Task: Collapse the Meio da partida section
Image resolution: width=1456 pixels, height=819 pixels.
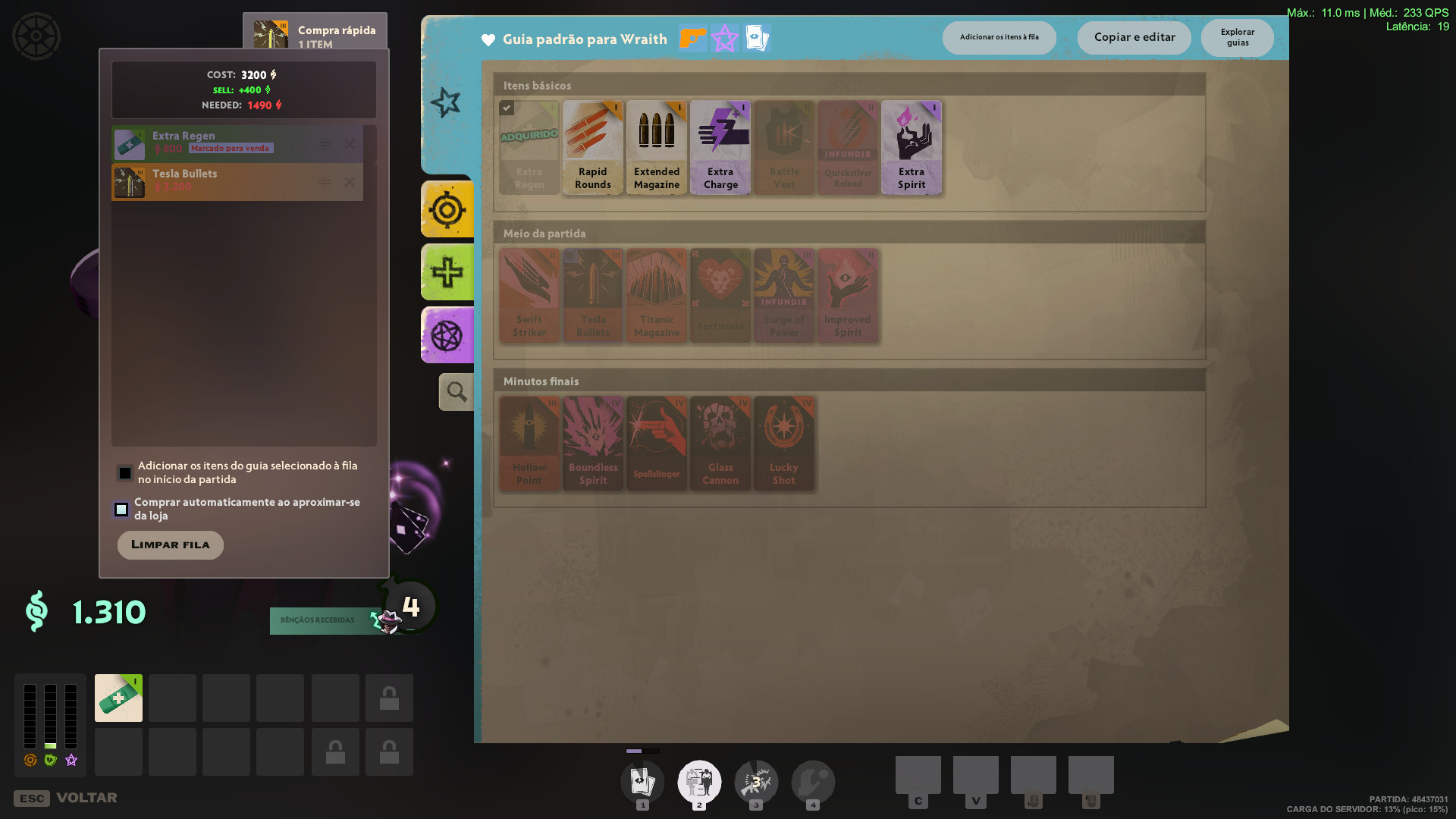Action: (x=849, y=233)
